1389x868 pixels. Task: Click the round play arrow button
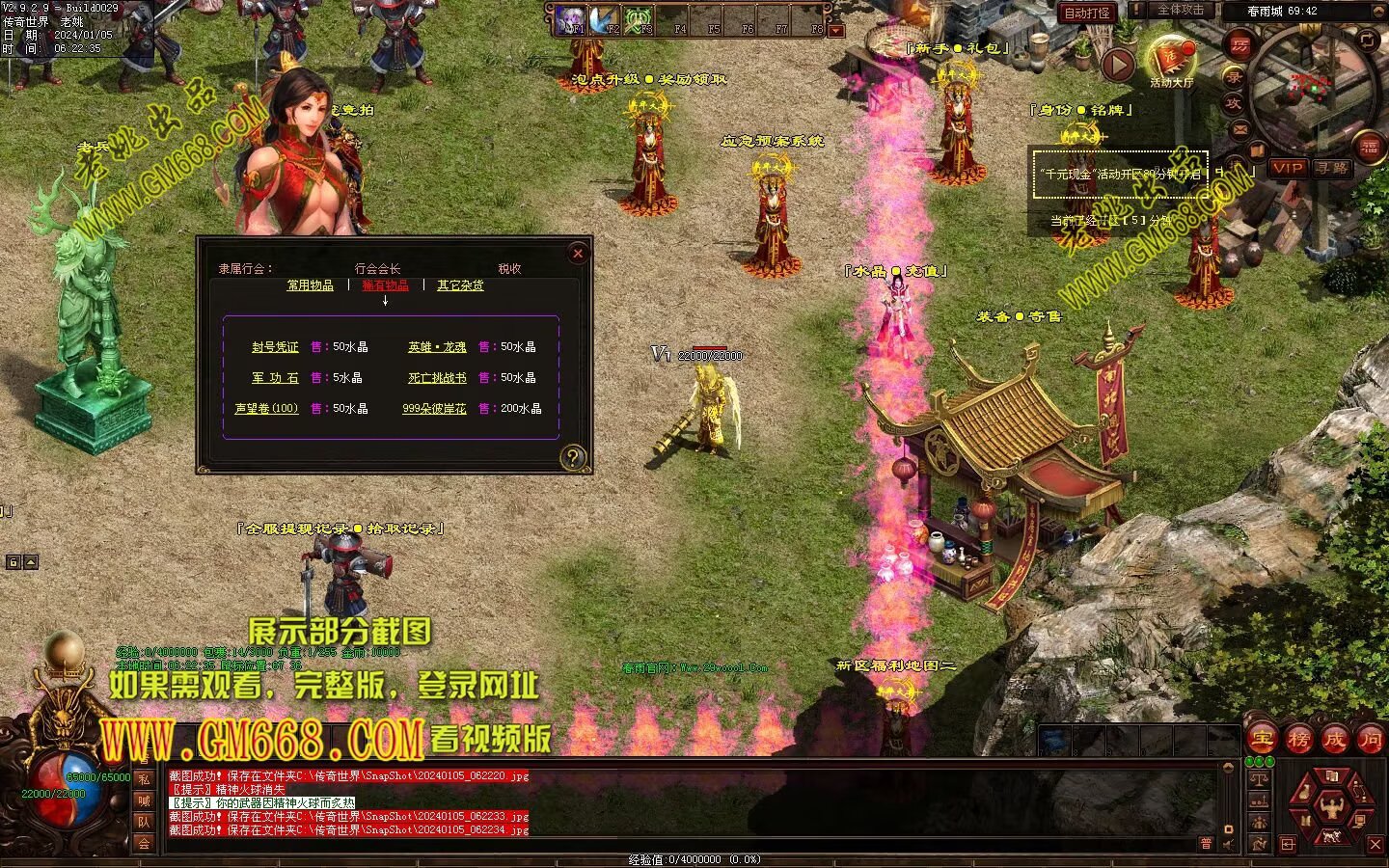pyautogui.click(x=1118, y=65)
